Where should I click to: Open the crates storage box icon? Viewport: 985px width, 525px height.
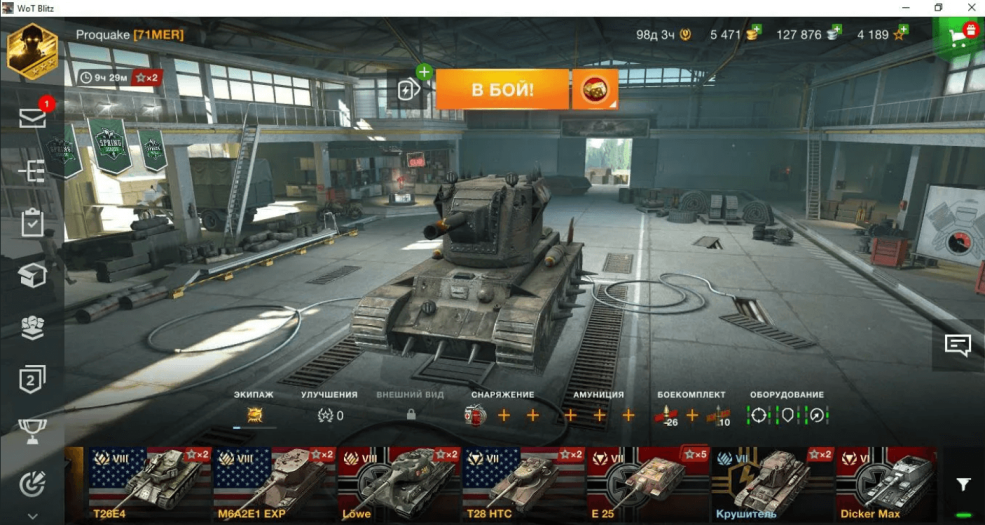32,275
